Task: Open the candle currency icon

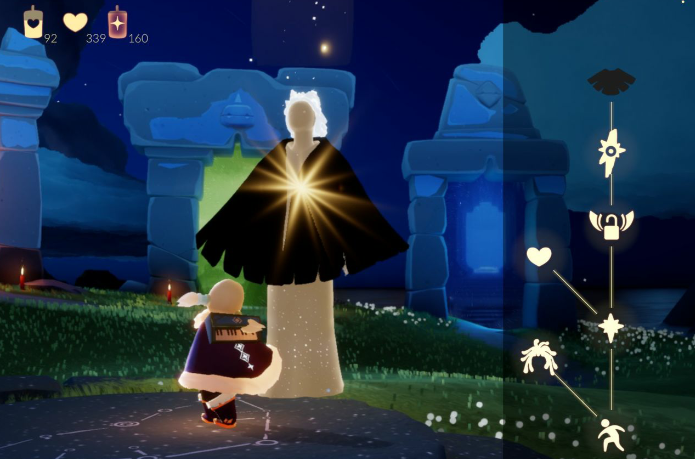Action: [33, 21]
